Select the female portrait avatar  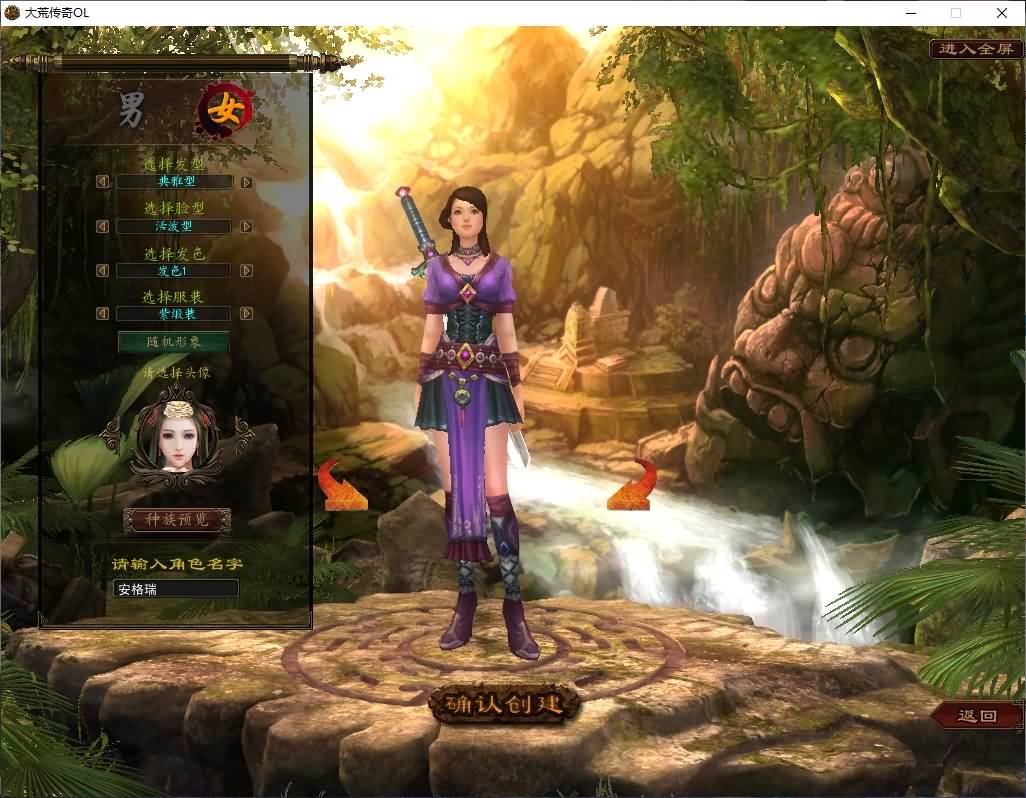[x=176, y=436]
